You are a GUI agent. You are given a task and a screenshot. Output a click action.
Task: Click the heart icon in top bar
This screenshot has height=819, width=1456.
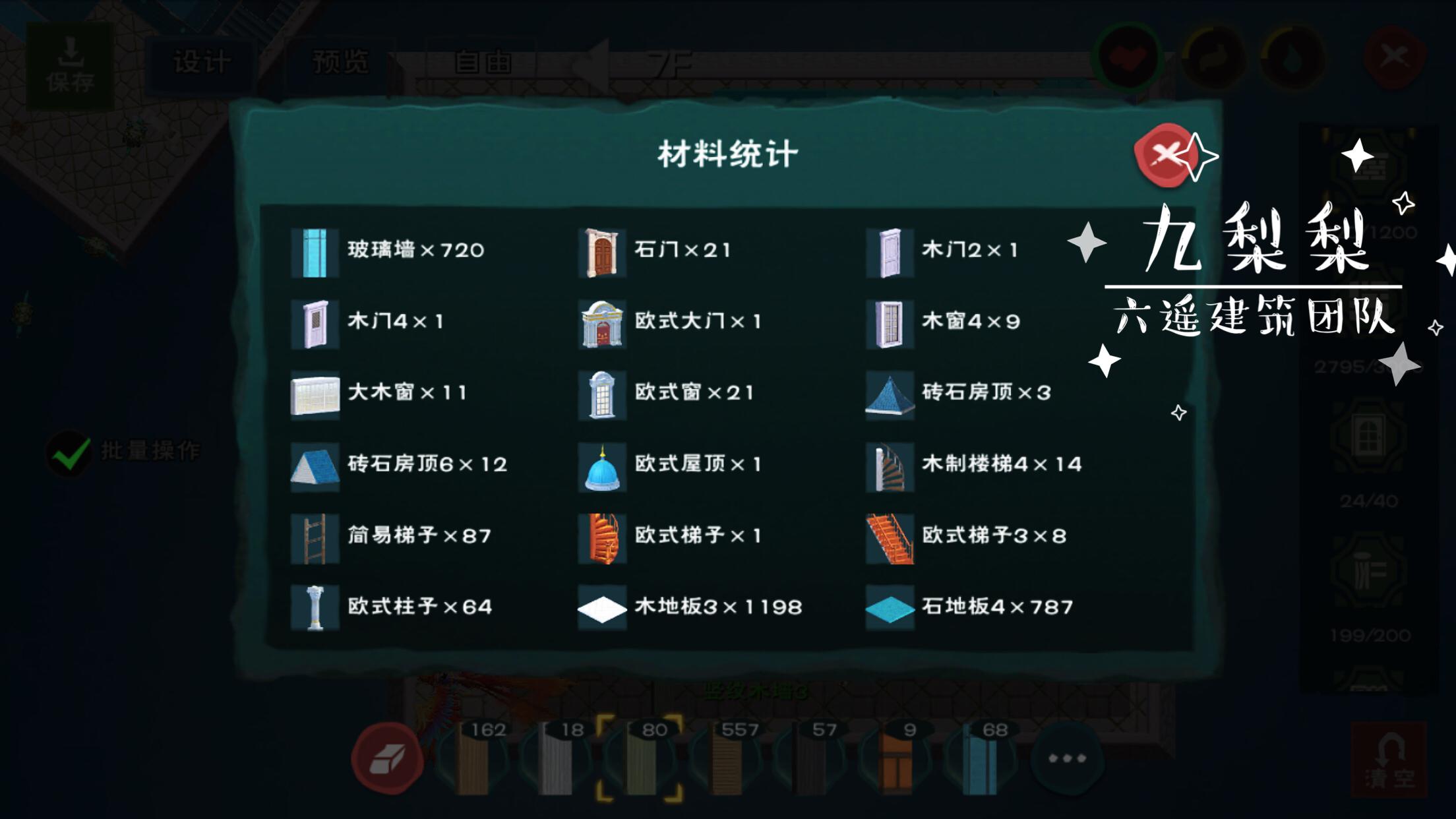point(1128,59)
